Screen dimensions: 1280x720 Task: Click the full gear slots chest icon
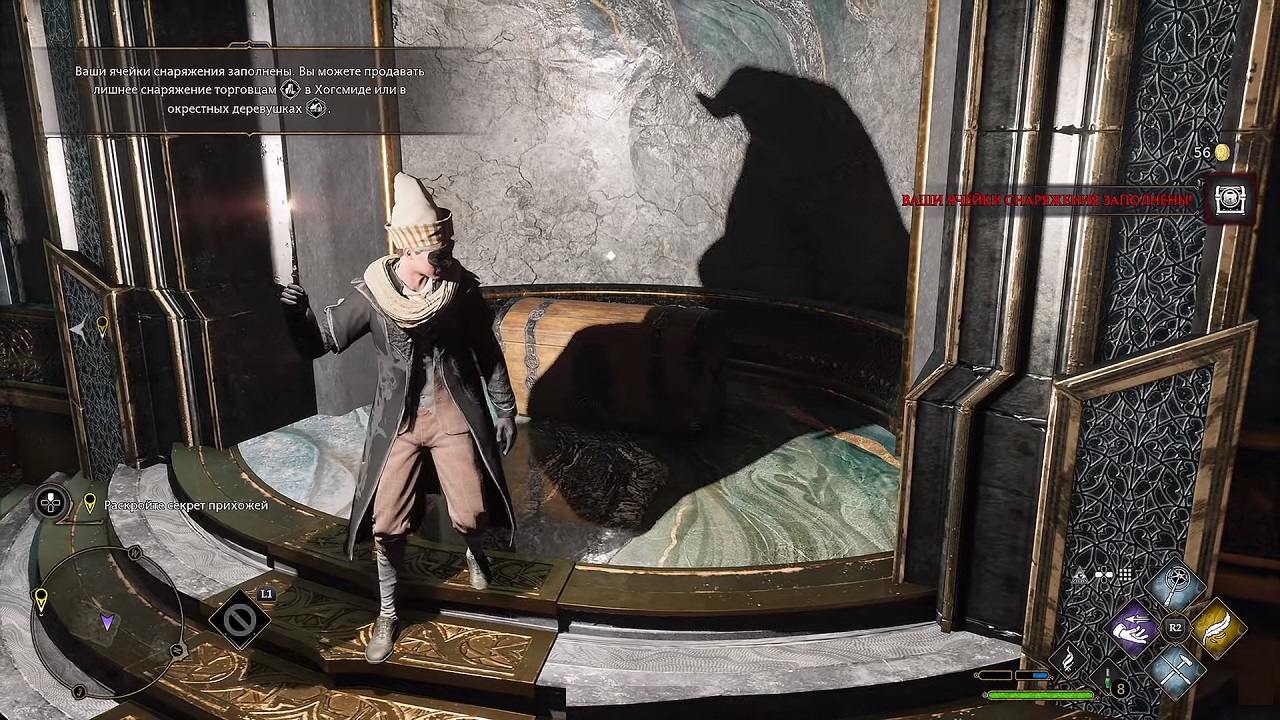(1229, 200)
